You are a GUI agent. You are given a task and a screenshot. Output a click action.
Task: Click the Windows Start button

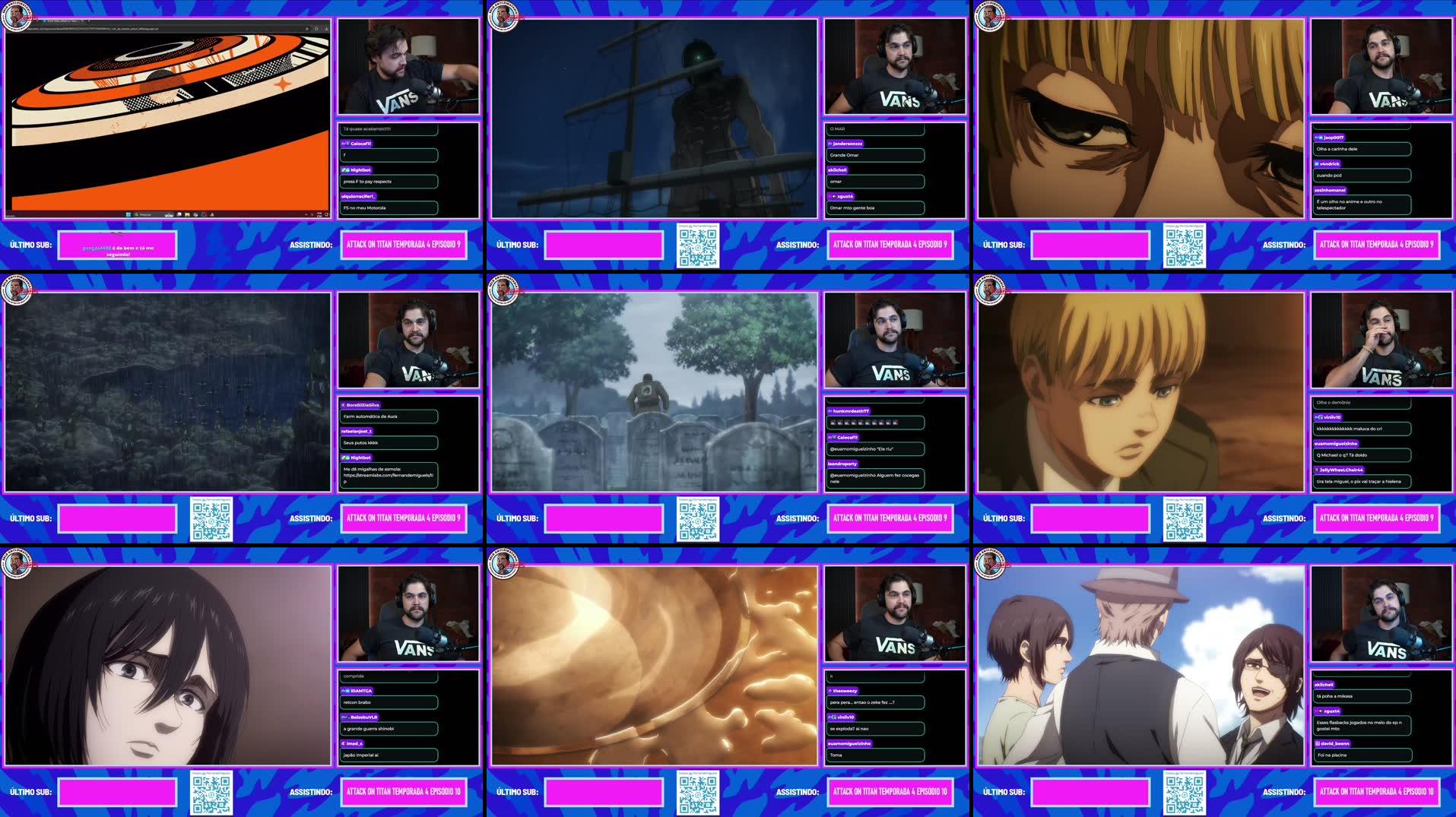pyautogui.click(x=128, y=214)
